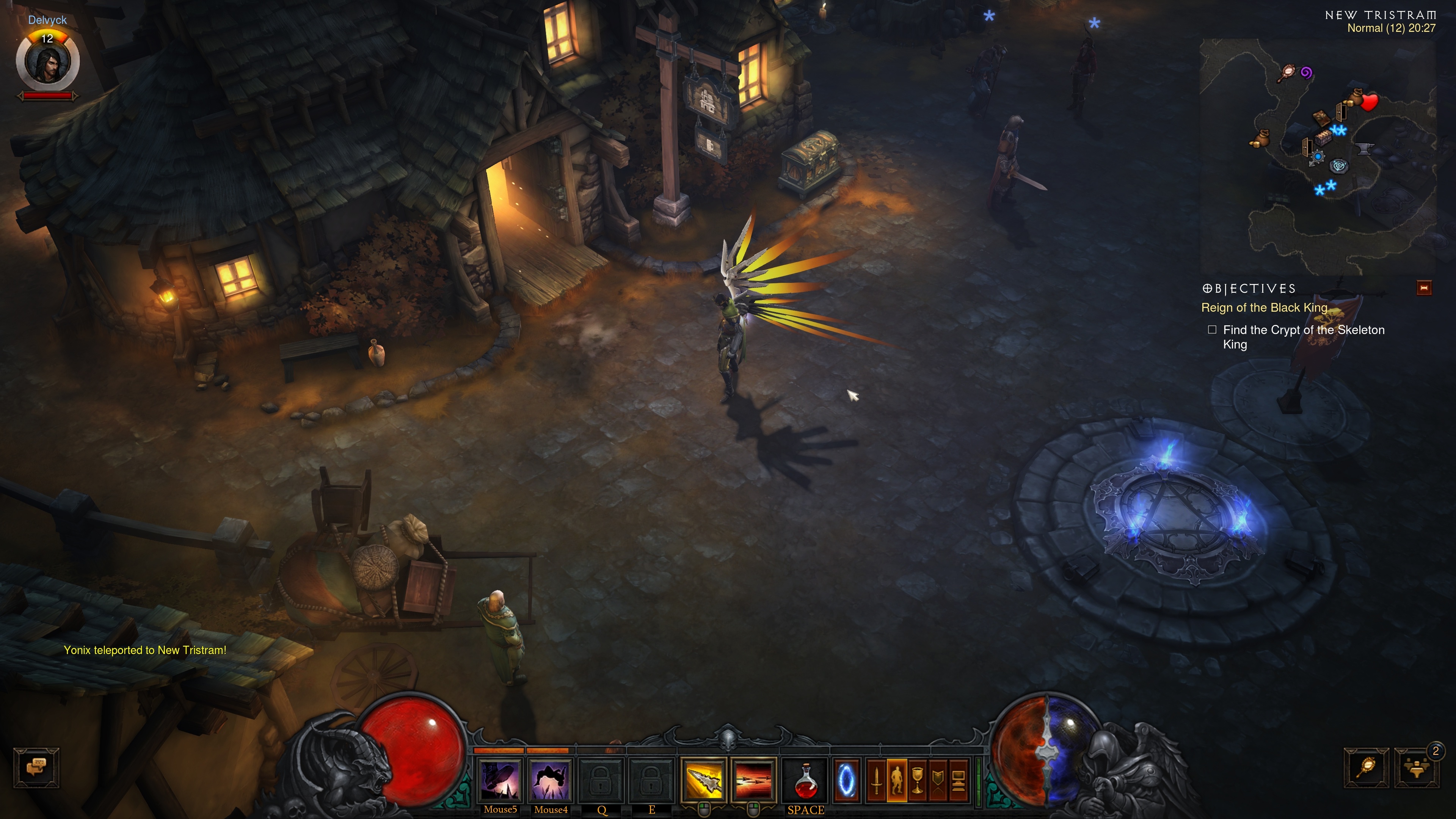
Task: Drink the red health potion
Action: tap(805, 781)
